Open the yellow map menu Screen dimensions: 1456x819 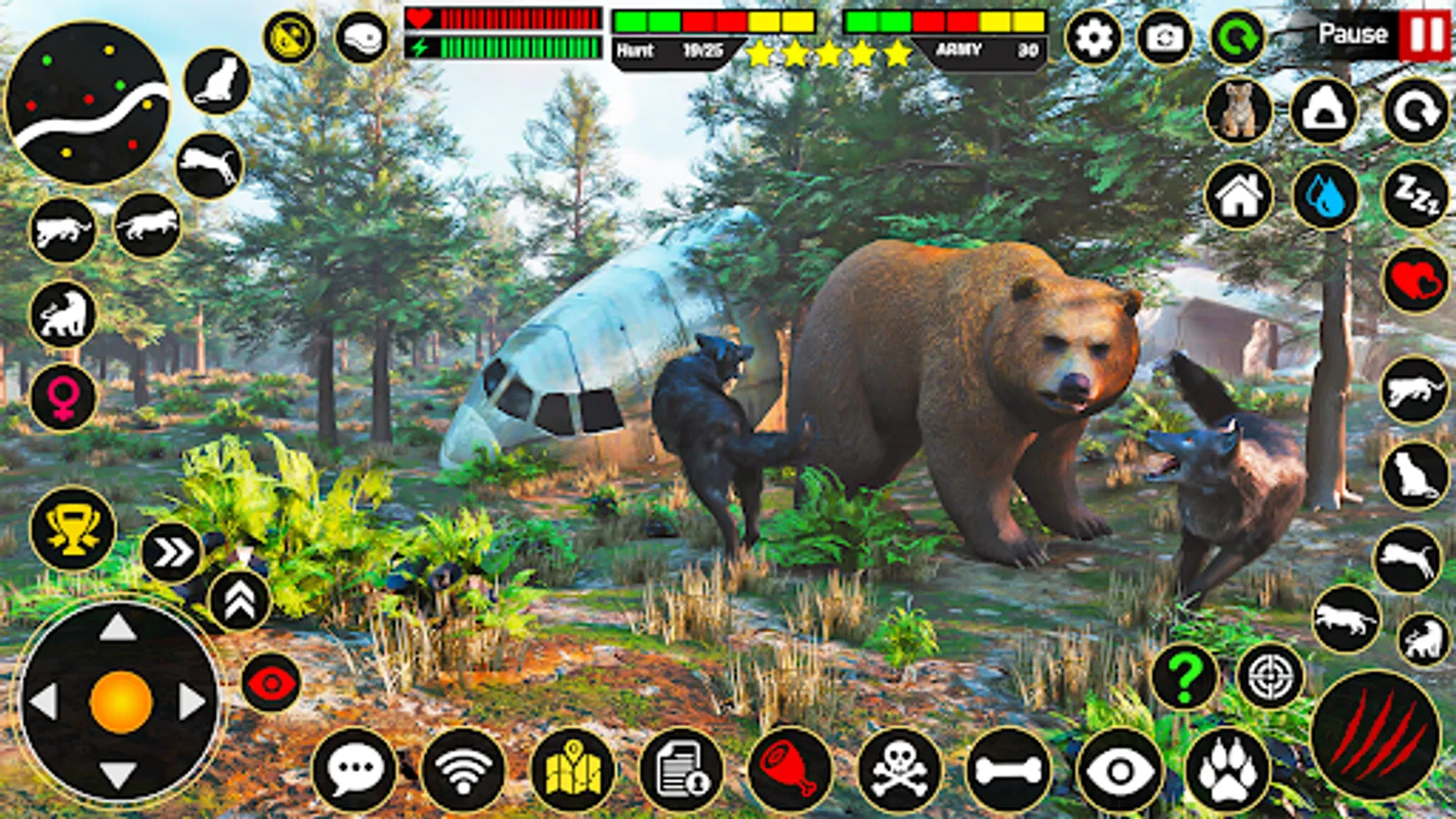pos(573,767)
